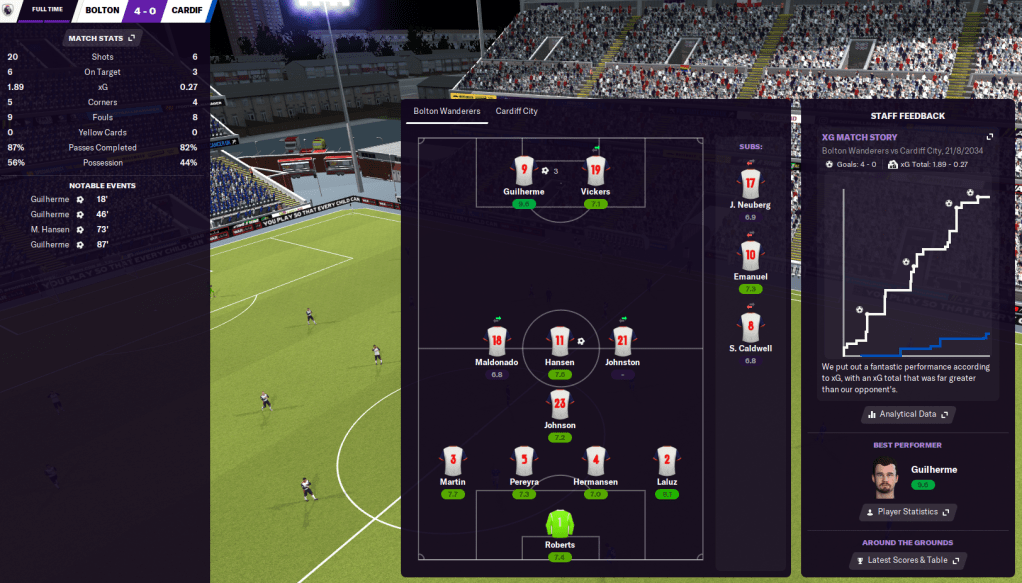1022x583 pixels.
Task: Open the Match Stats panel
Action: [x=101, y=38]
